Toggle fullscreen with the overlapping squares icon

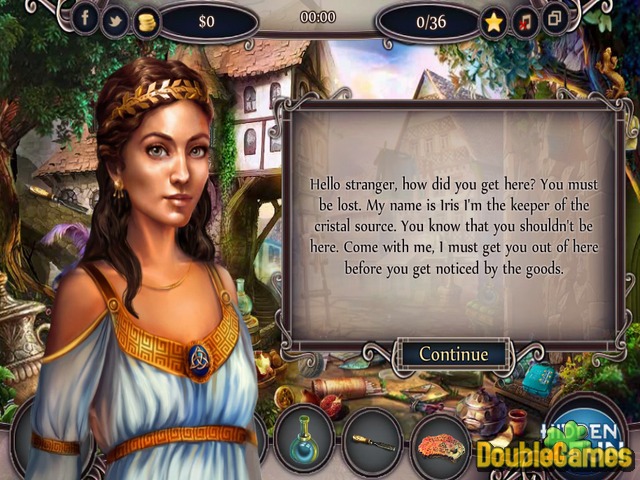(x=553, y=19)
